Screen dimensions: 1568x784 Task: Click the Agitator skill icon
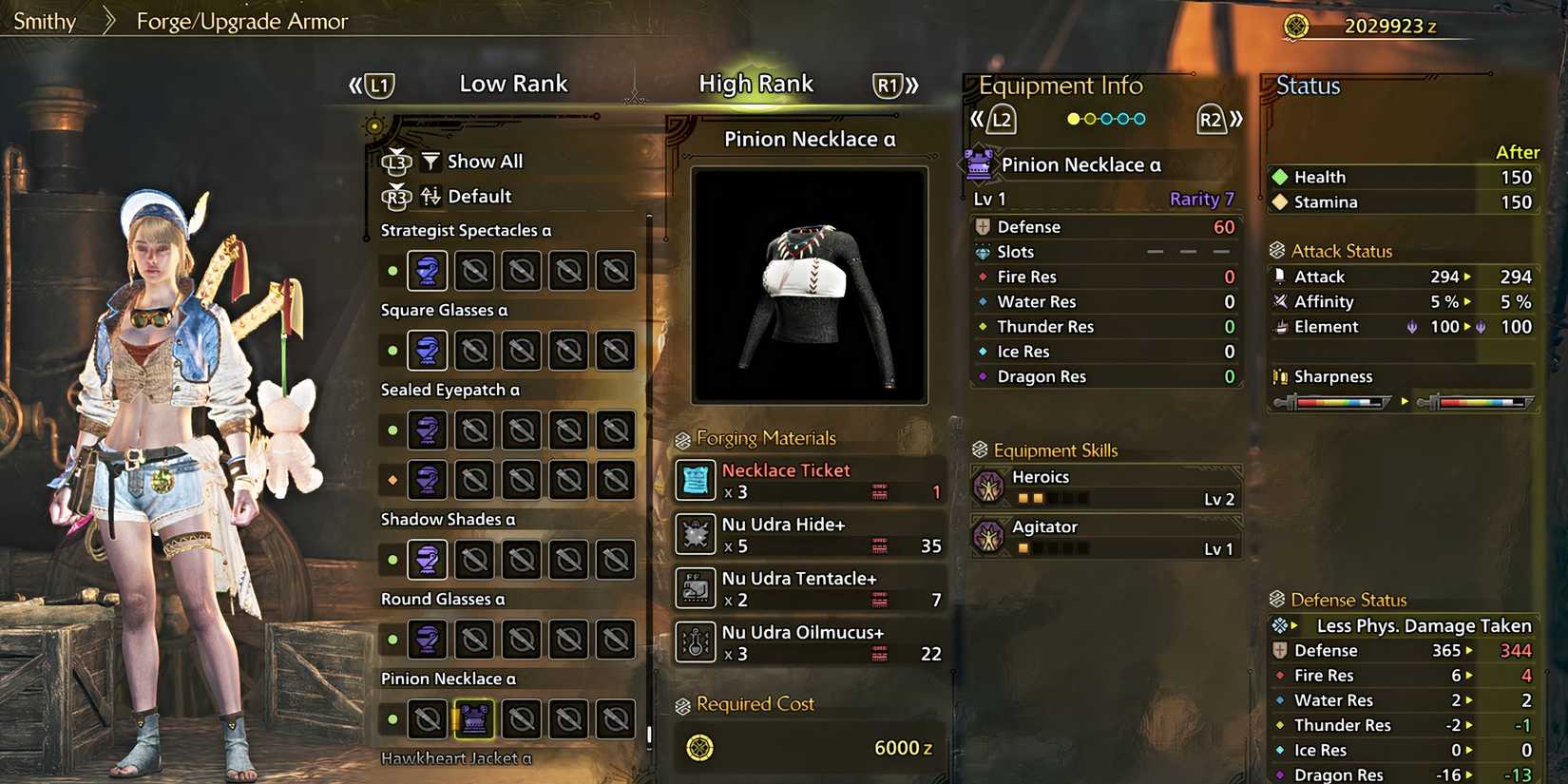coord(991,536)
